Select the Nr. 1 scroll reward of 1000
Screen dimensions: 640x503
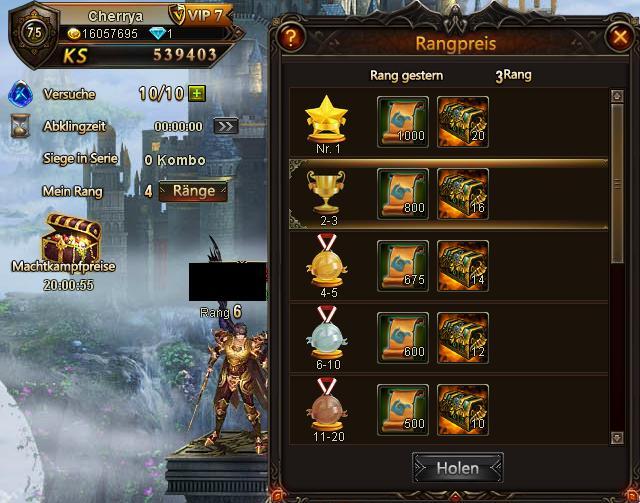(402, 121)
